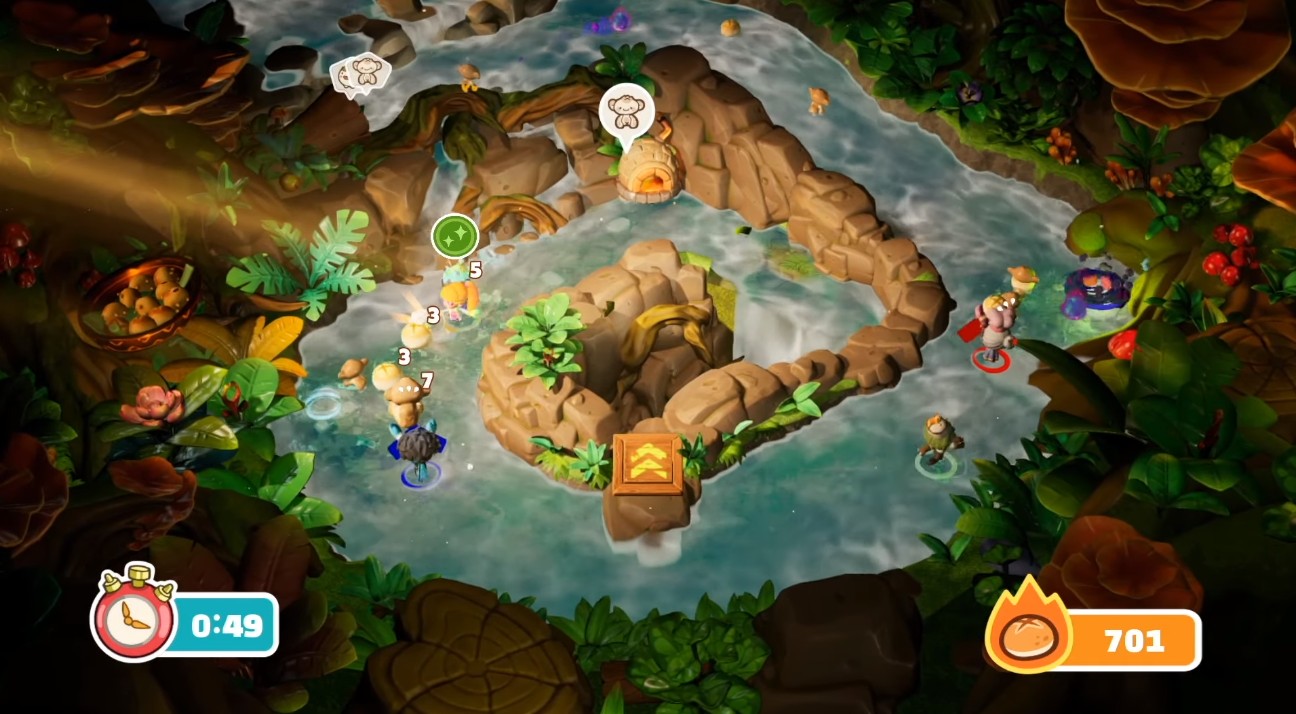This screenshot has width=1296, height=714.
Task: Click the monkey speech bubble above the stone oven
Action: click(x=626, y=111)
